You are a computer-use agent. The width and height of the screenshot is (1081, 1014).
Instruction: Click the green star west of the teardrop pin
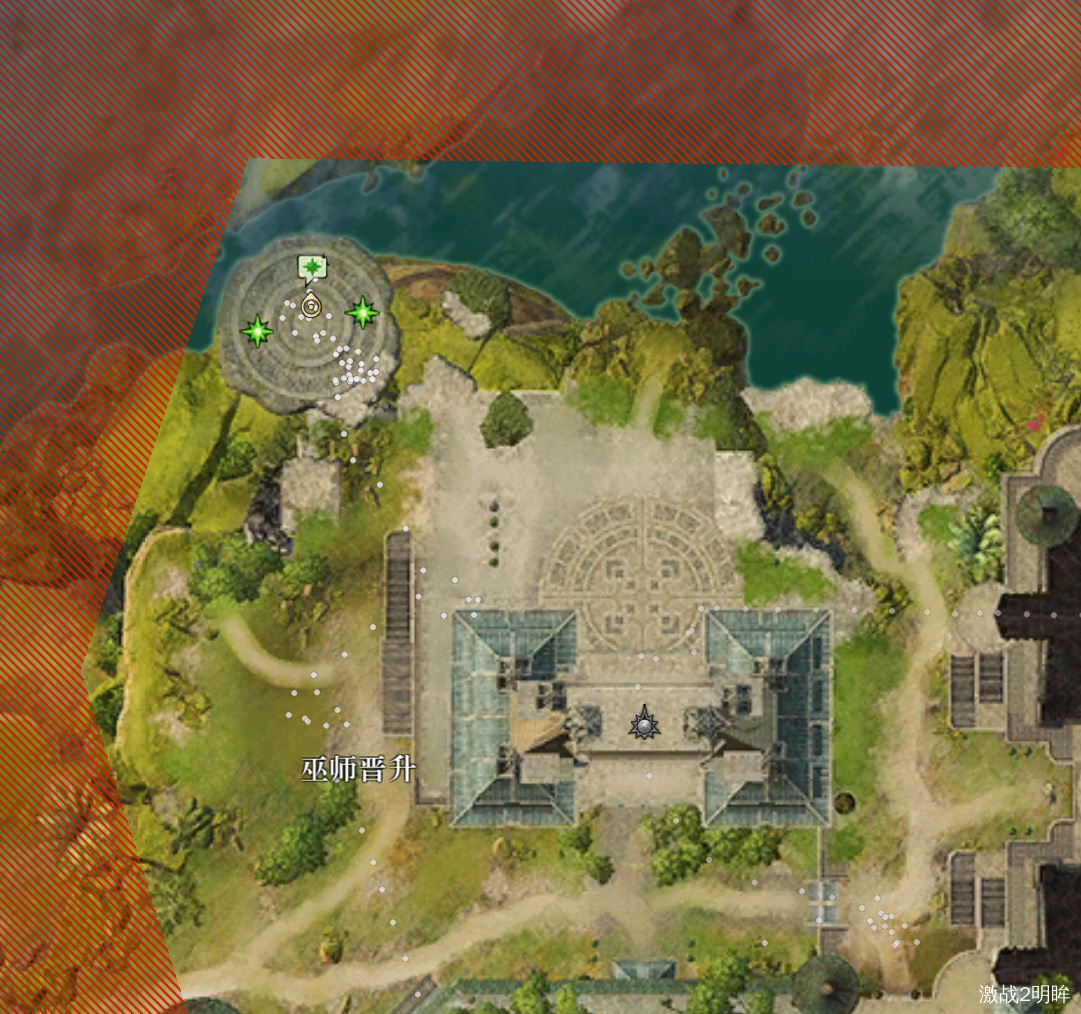coord(257,331)
